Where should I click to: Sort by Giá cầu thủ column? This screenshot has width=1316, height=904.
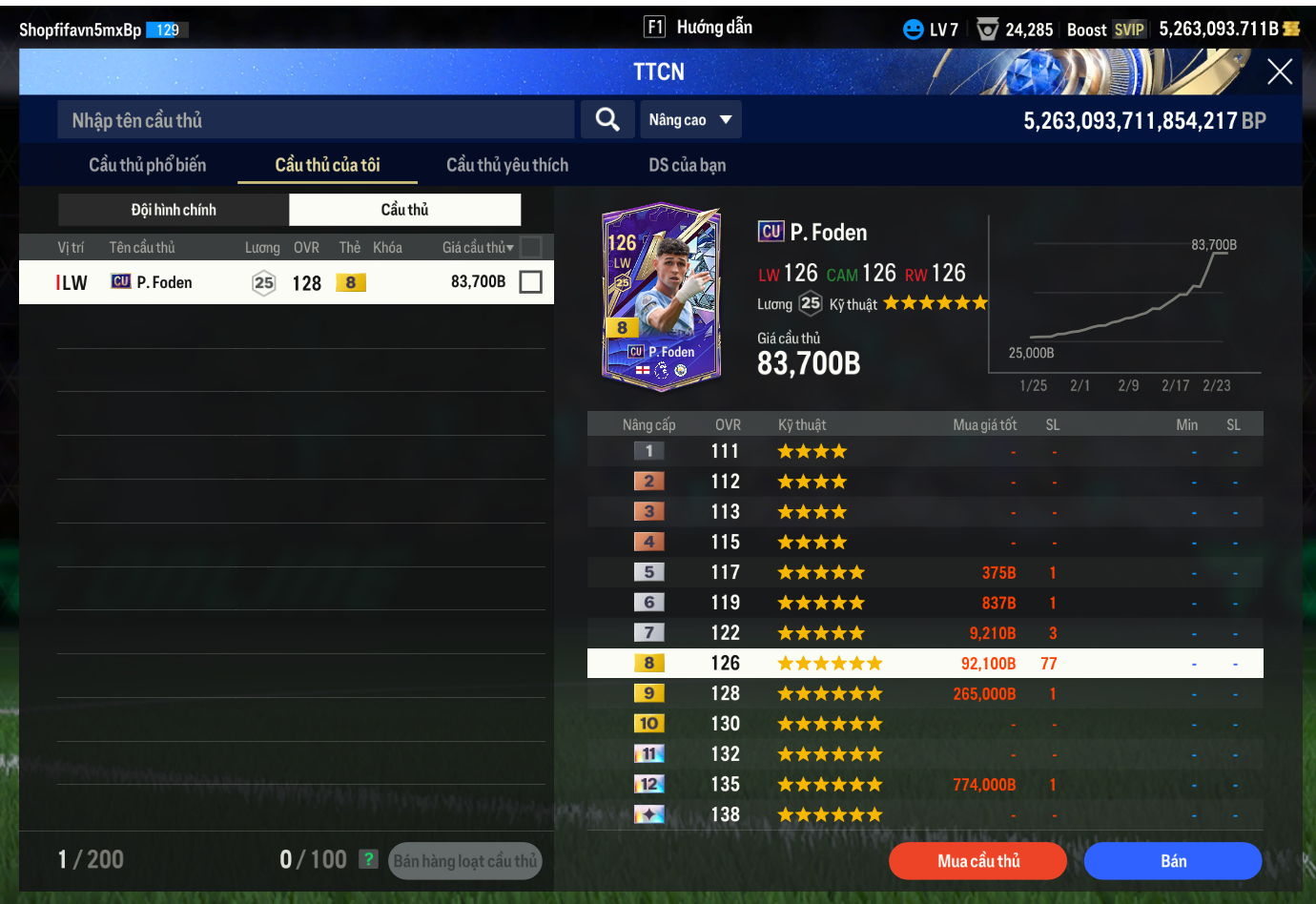[478, 248]
